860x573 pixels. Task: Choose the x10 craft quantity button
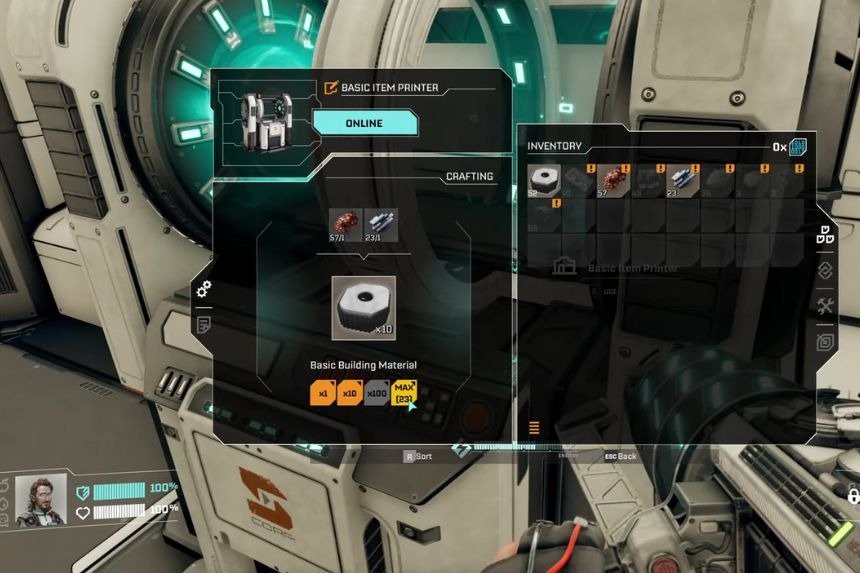349,394
